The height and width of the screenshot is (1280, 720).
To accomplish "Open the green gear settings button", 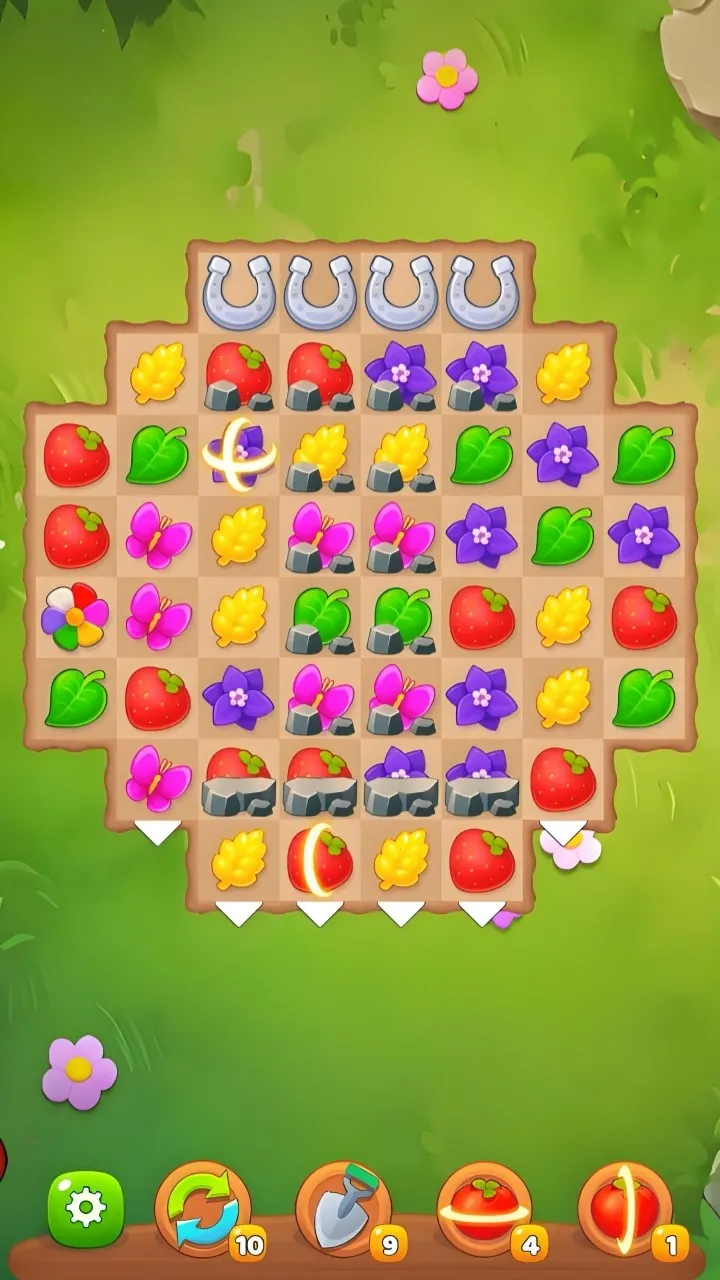I will click(x=86, y=1208).
